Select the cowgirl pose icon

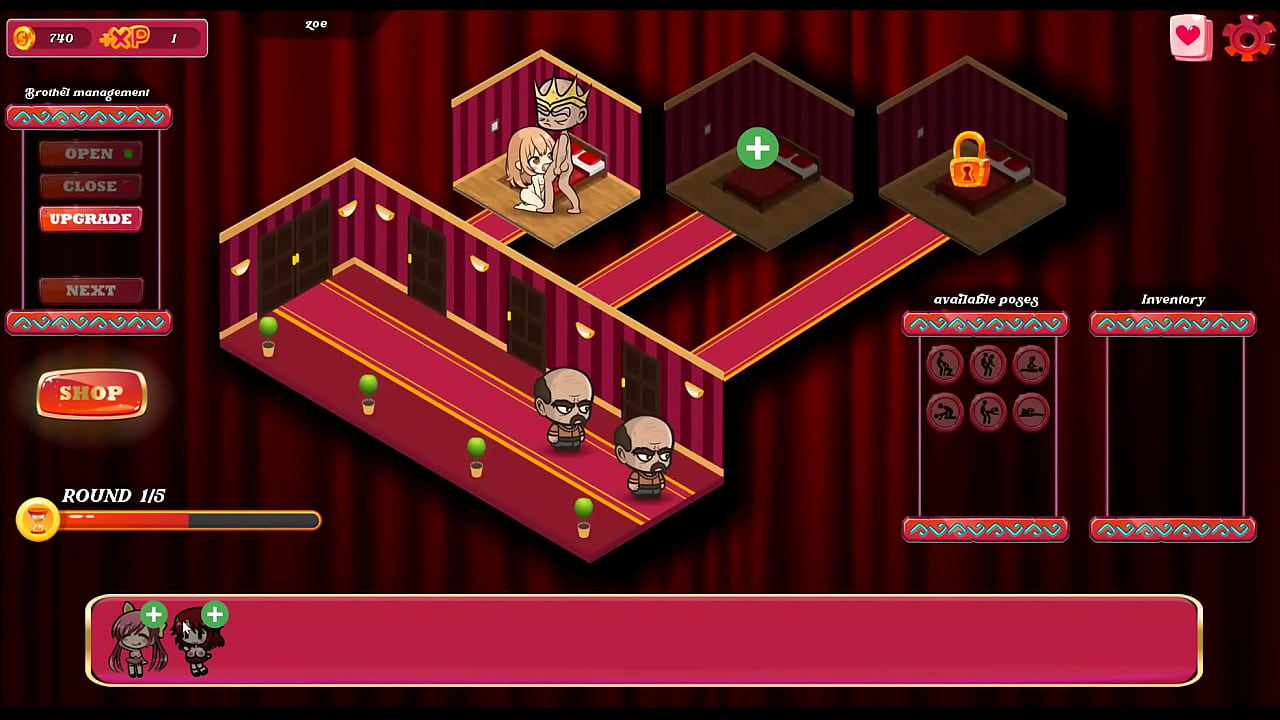coord(1030,365)
